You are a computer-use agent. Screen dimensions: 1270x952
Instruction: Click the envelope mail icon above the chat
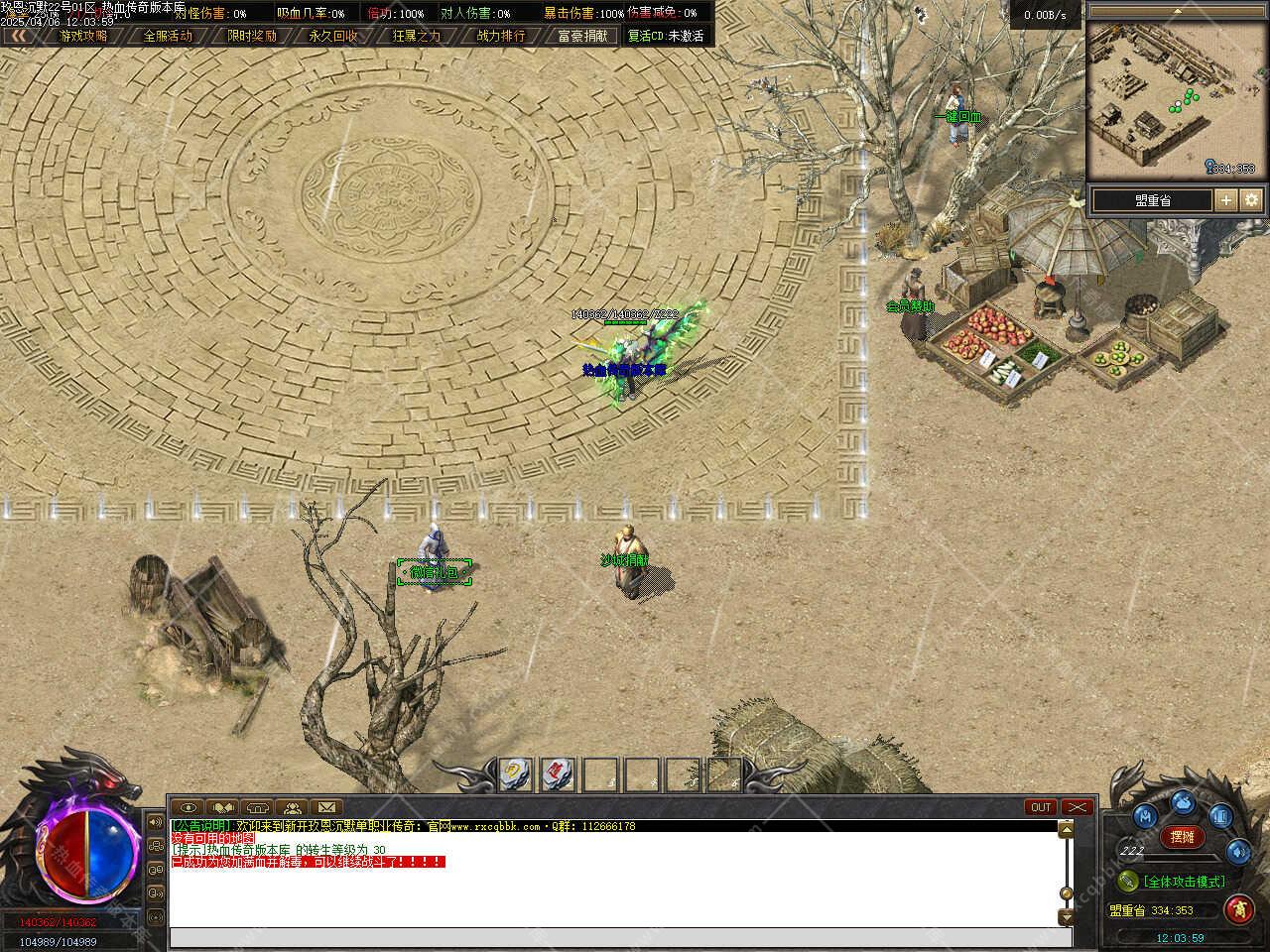[x=326, y=807]
